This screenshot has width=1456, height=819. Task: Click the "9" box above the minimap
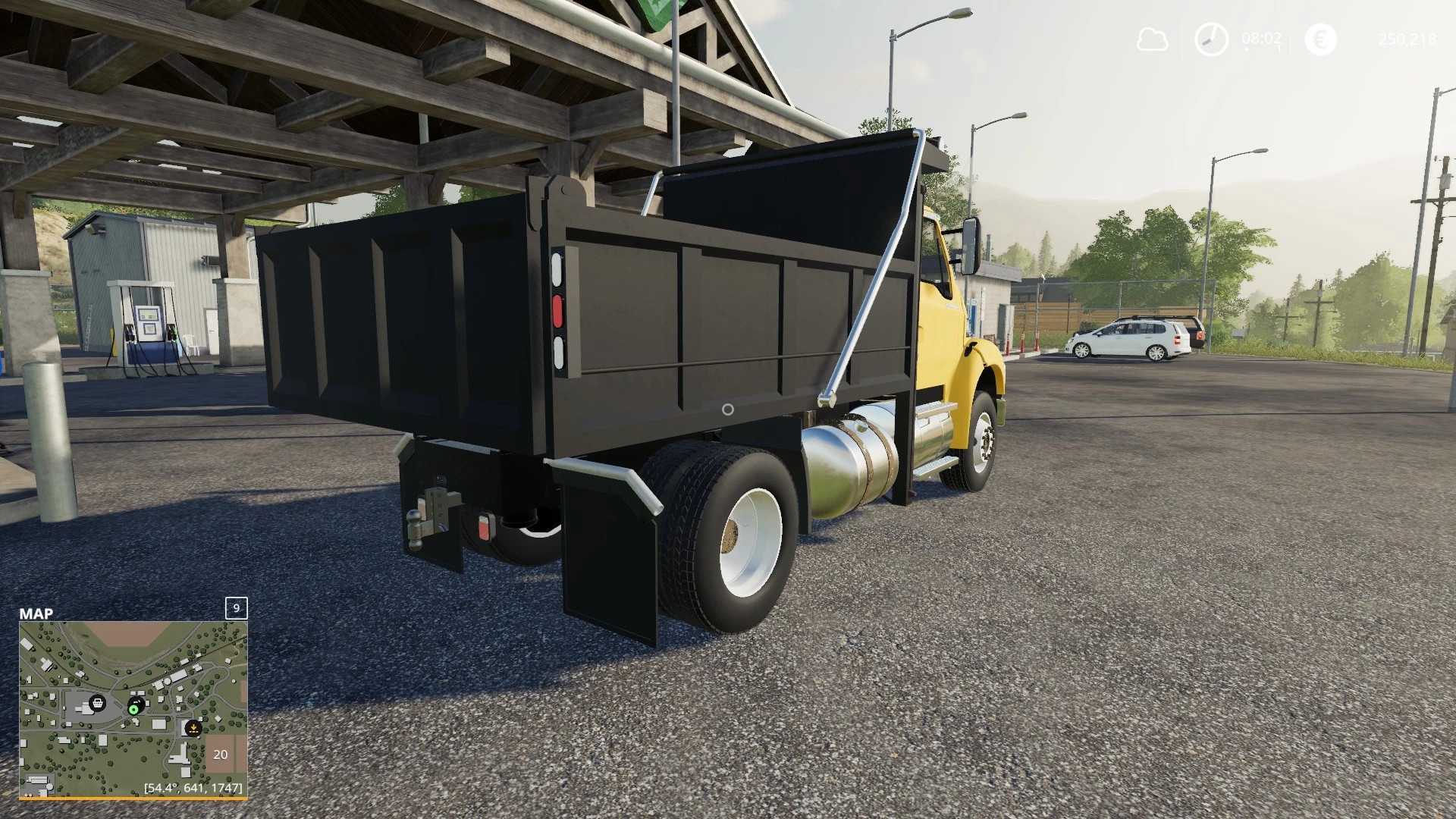pos(236,608)
